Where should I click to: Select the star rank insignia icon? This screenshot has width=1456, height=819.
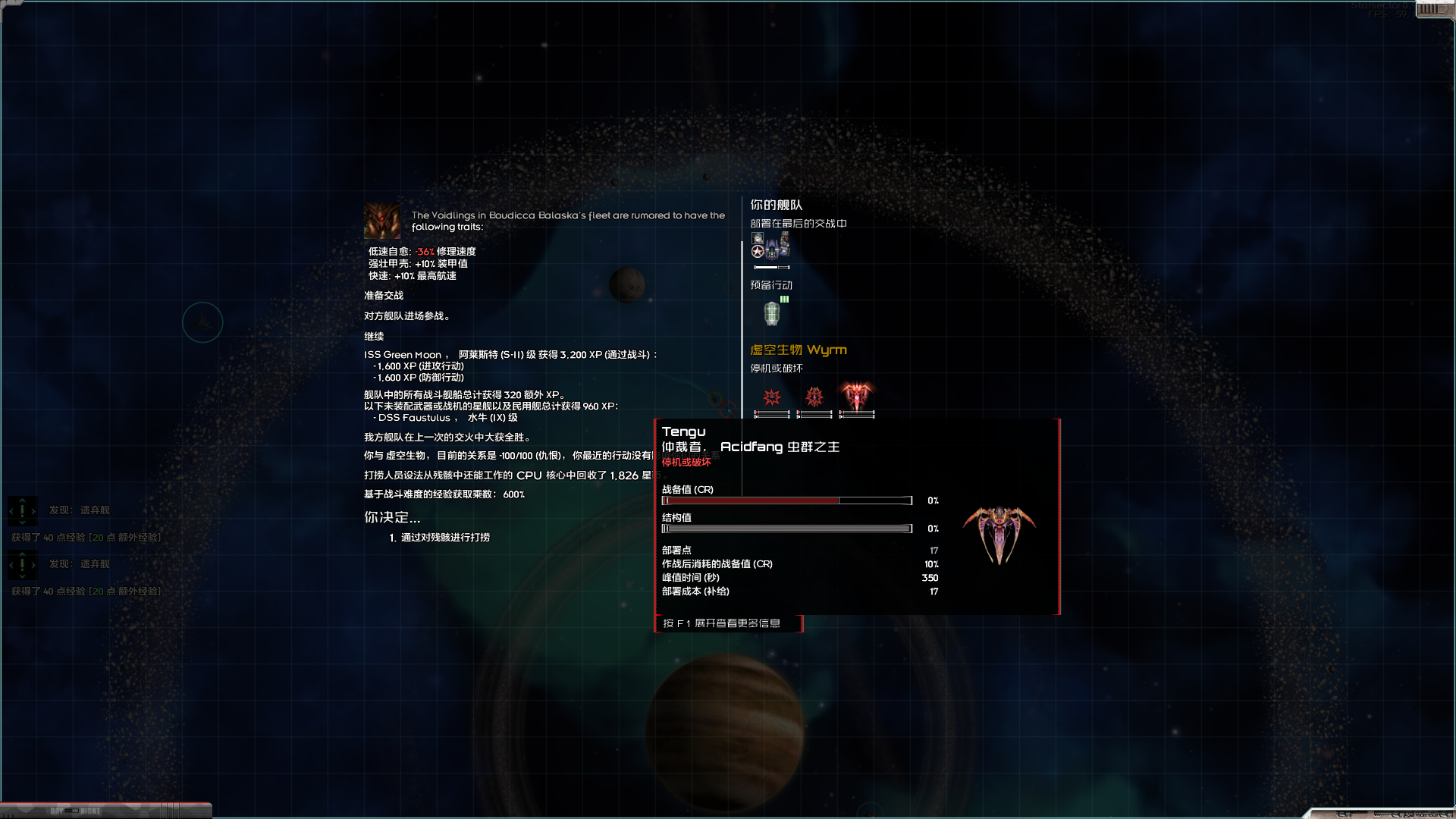pyautogui.click(x=757, y=251)
